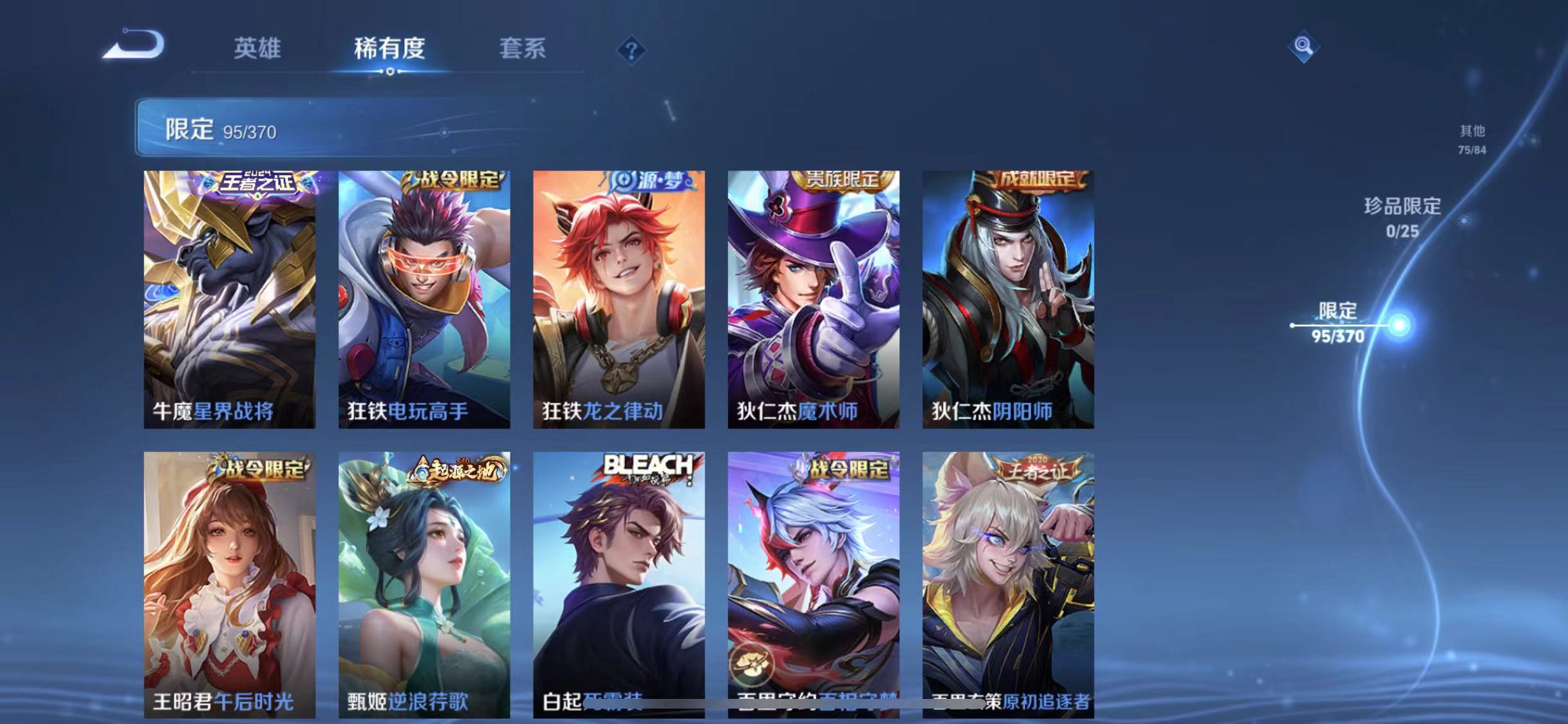
Task: Switch to the 英雄 tab
Action: [x=259, y=49]
